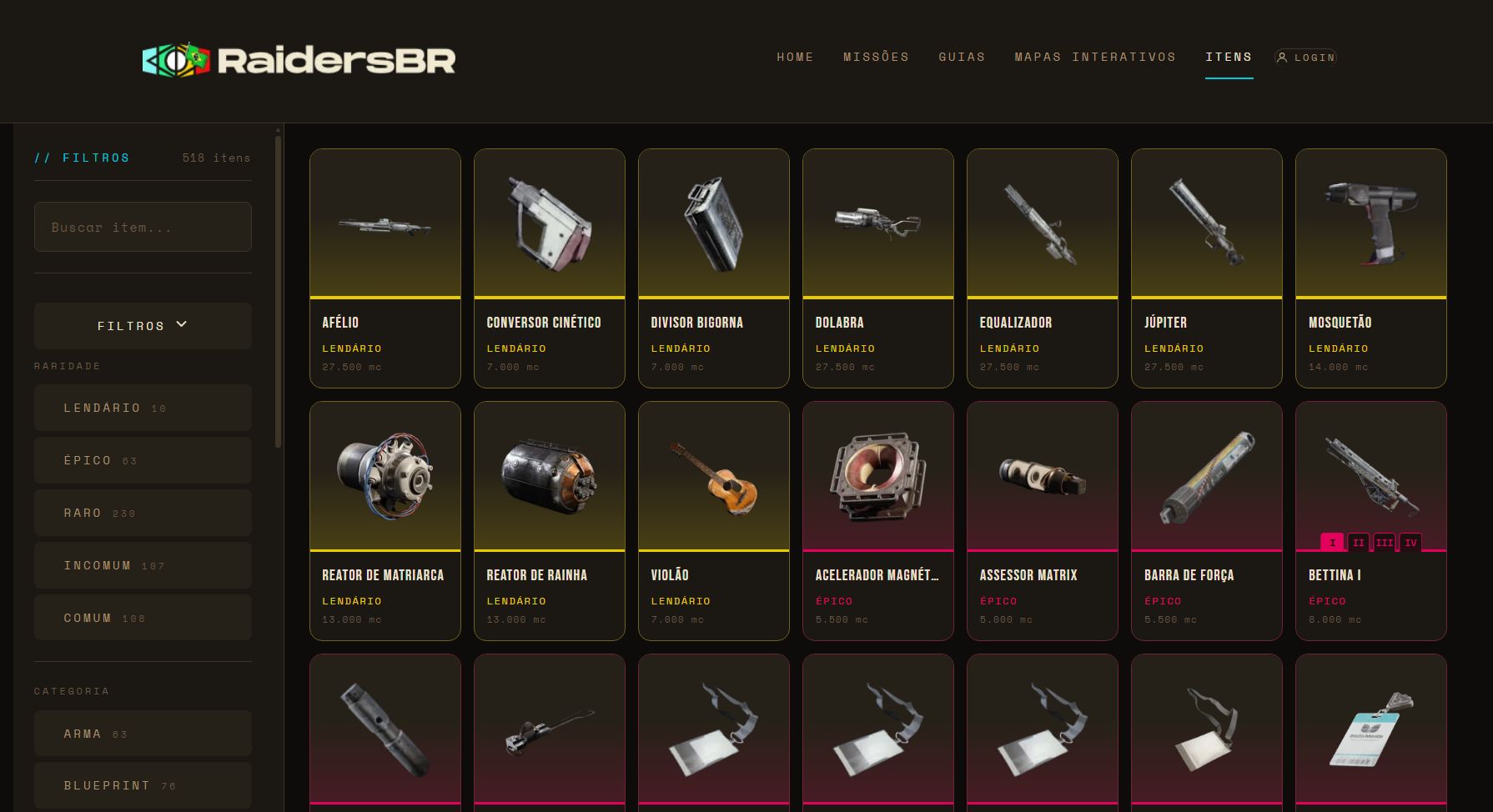
Task: Open the Barra de Força item card
Action: click(x=1206, y=520)
